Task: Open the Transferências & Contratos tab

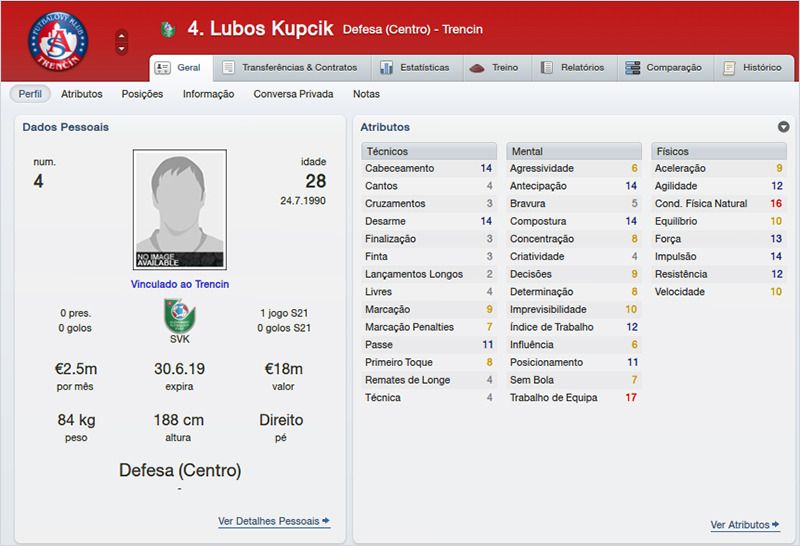Action: (x=292, y=68)
